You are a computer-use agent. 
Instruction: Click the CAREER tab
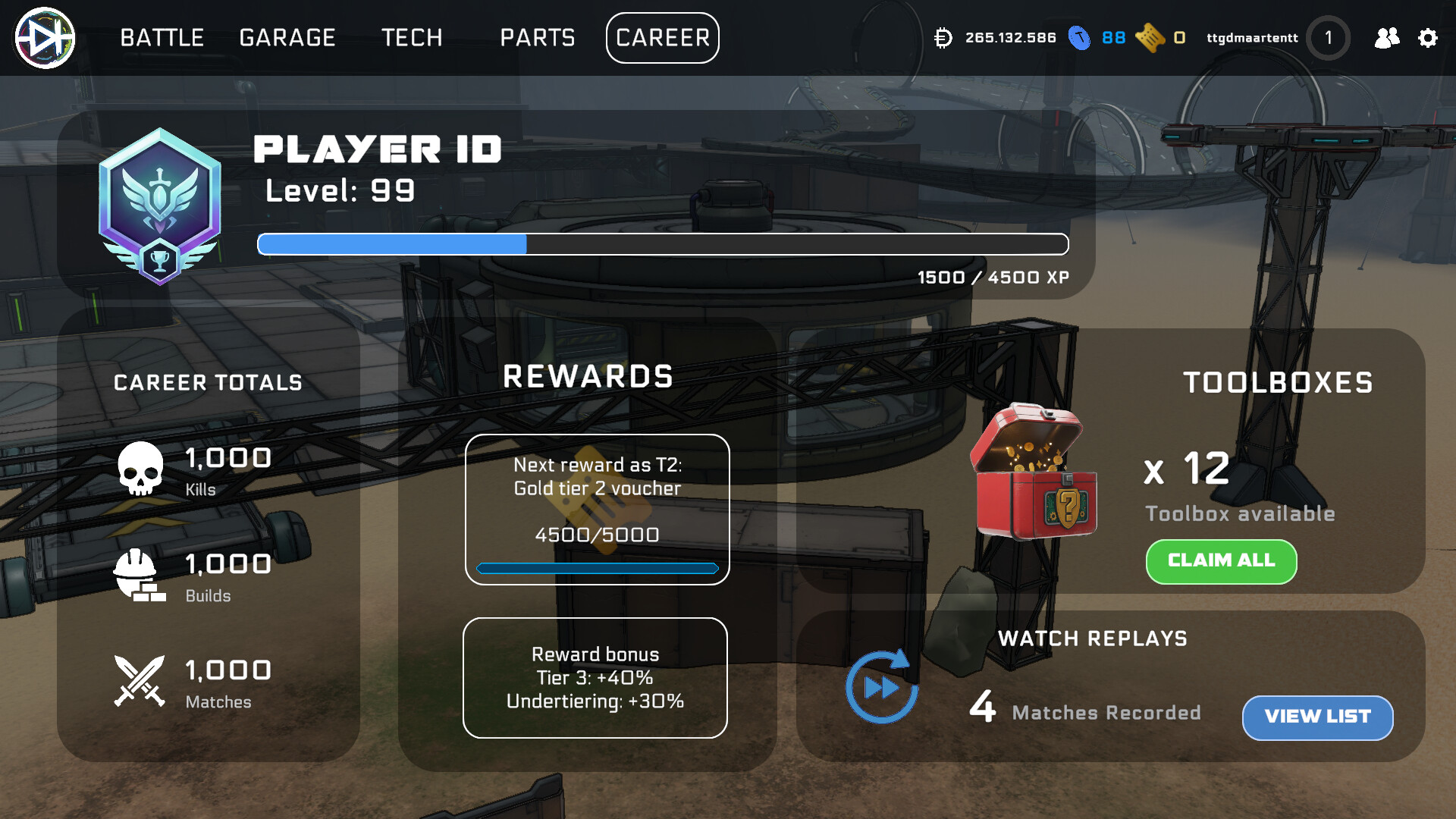(x=663, y=38)
